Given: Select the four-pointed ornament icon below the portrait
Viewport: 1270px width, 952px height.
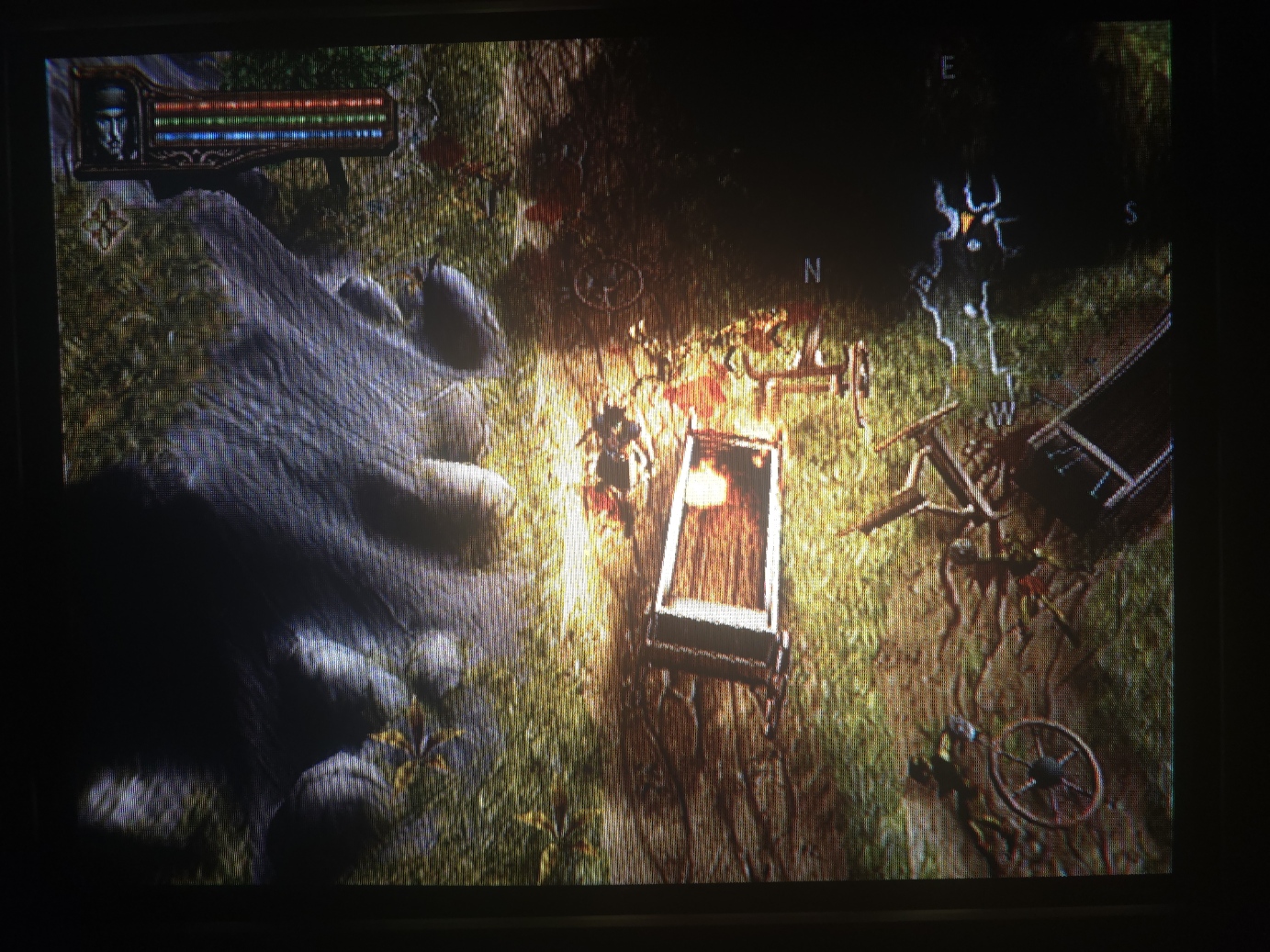Looking at the screenshot, I should (104, 223).
